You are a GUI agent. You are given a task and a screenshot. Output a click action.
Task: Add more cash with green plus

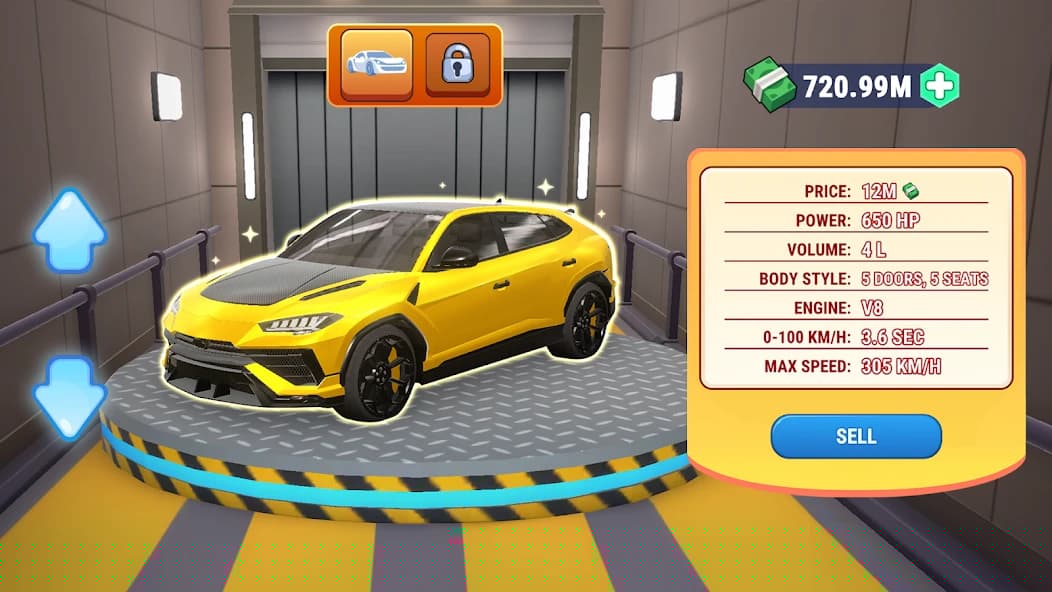point(939,86)
